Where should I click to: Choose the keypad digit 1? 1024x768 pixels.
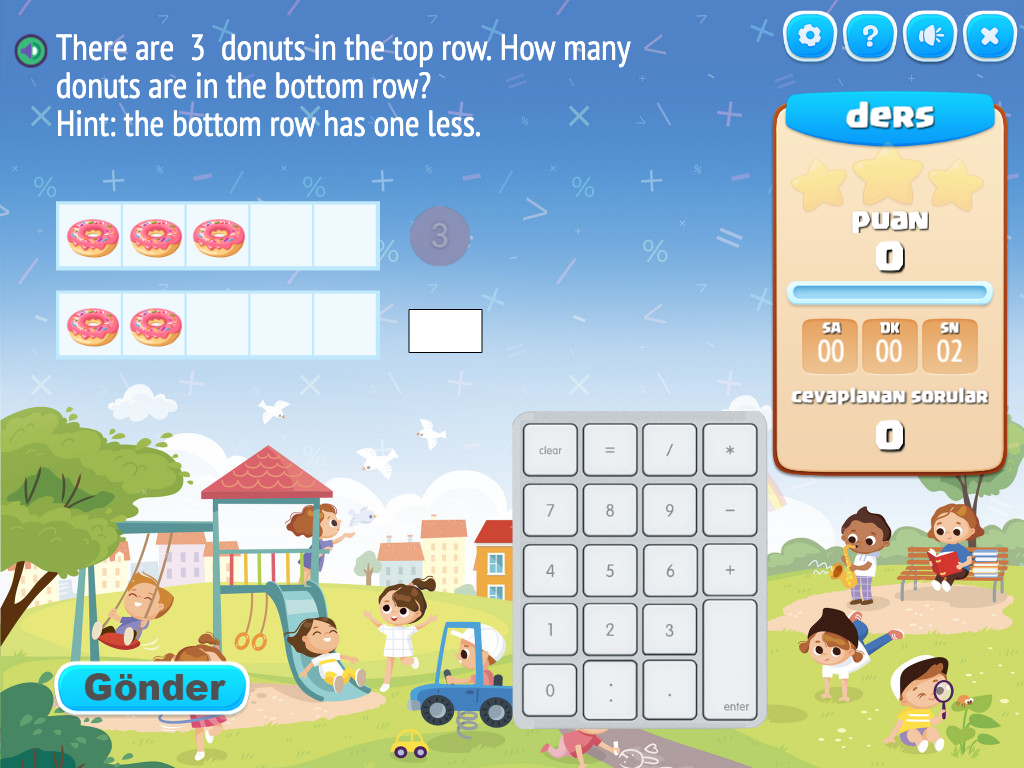point(550,630)
